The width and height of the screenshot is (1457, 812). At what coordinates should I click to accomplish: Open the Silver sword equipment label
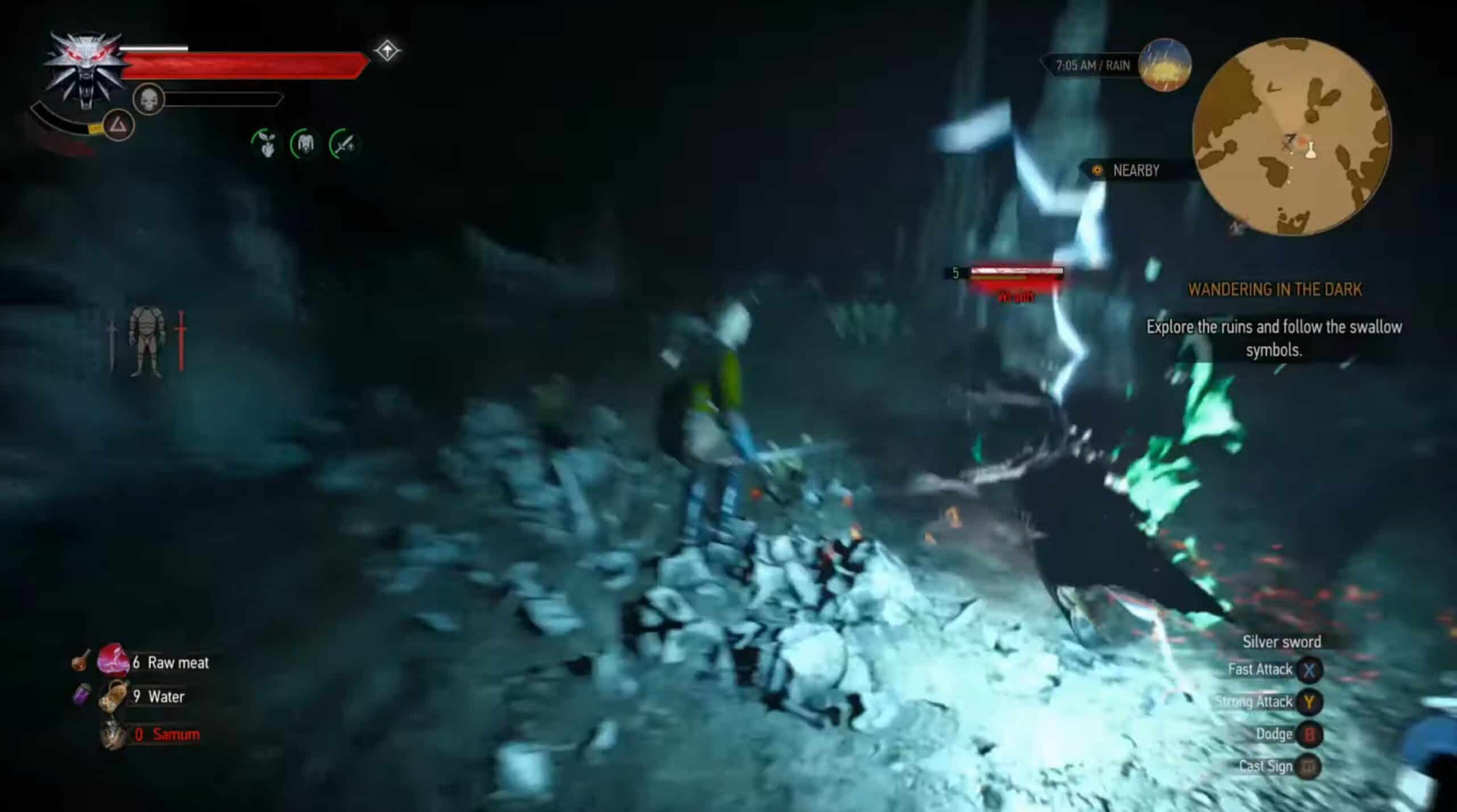point(1282,642)
